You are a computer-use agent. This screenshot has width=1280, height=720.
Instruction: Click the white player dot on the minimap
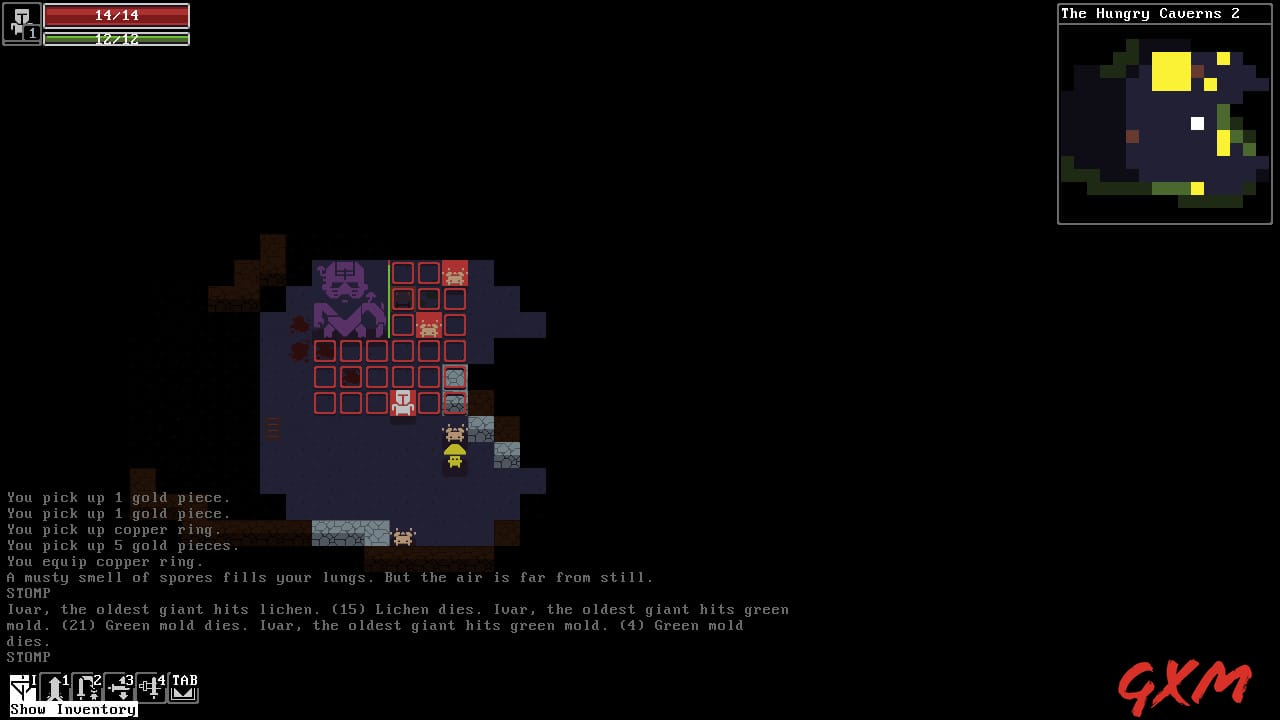[x=1197, y=124]
